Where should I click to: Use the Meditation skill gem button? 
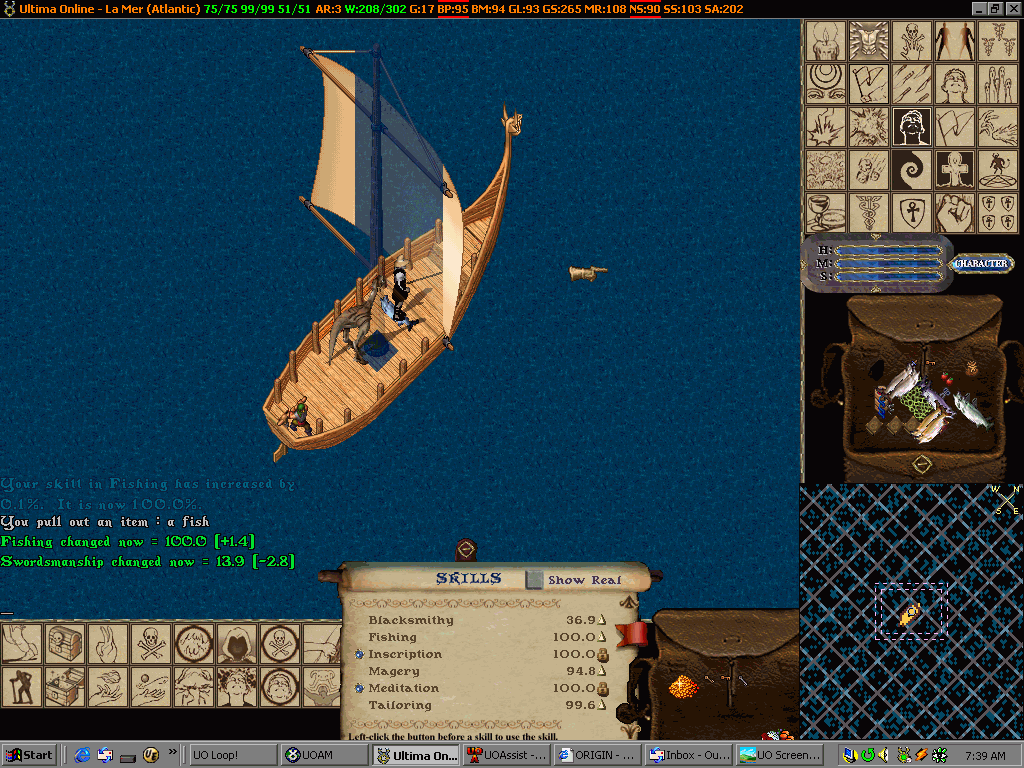[x=359, y=688]
